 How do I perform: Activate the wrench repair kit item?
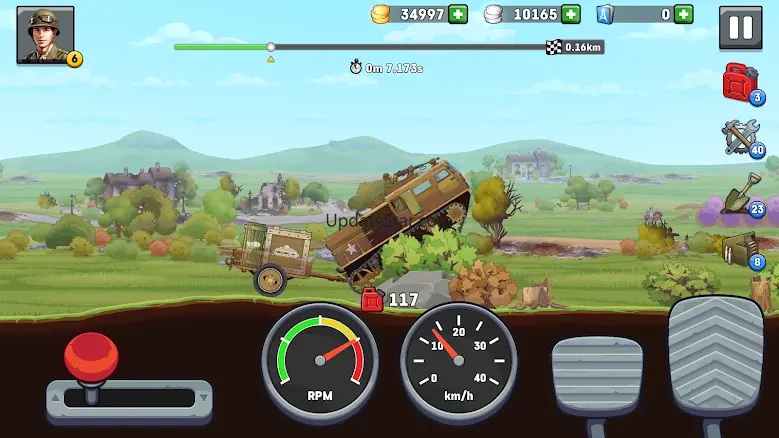pyautogui.click(x=741, y=136)
